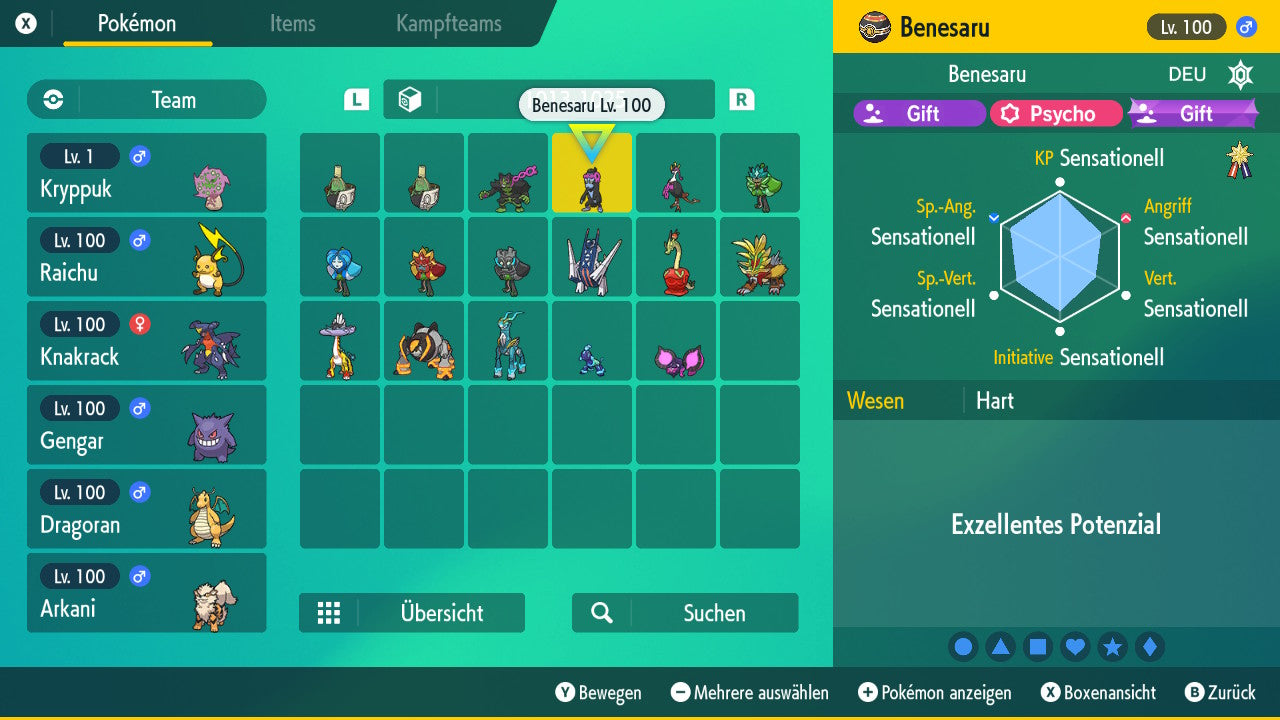Toggle the heart marking on Benesaru
Screen dimensions: 1280x720
(x=1075, y=646)
